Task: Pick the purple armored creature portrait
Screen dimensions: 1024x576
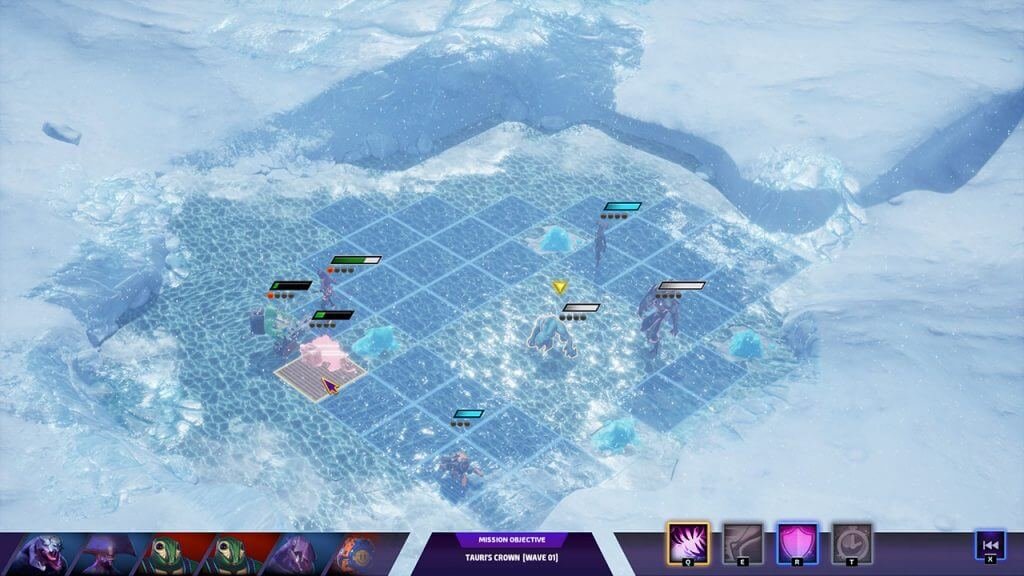Action: [294, 554]
